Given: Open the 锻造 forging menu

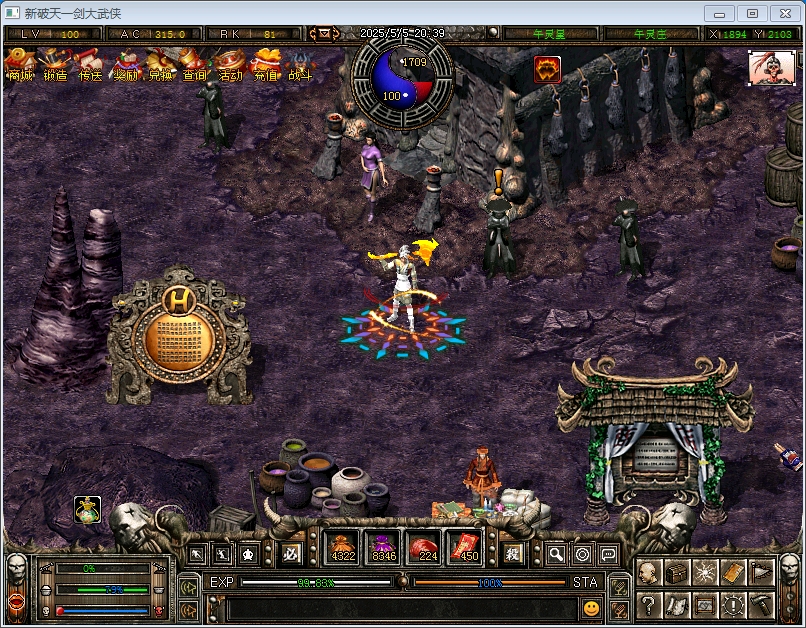Looking at the screenshot, I should click(x=56, y=65).
